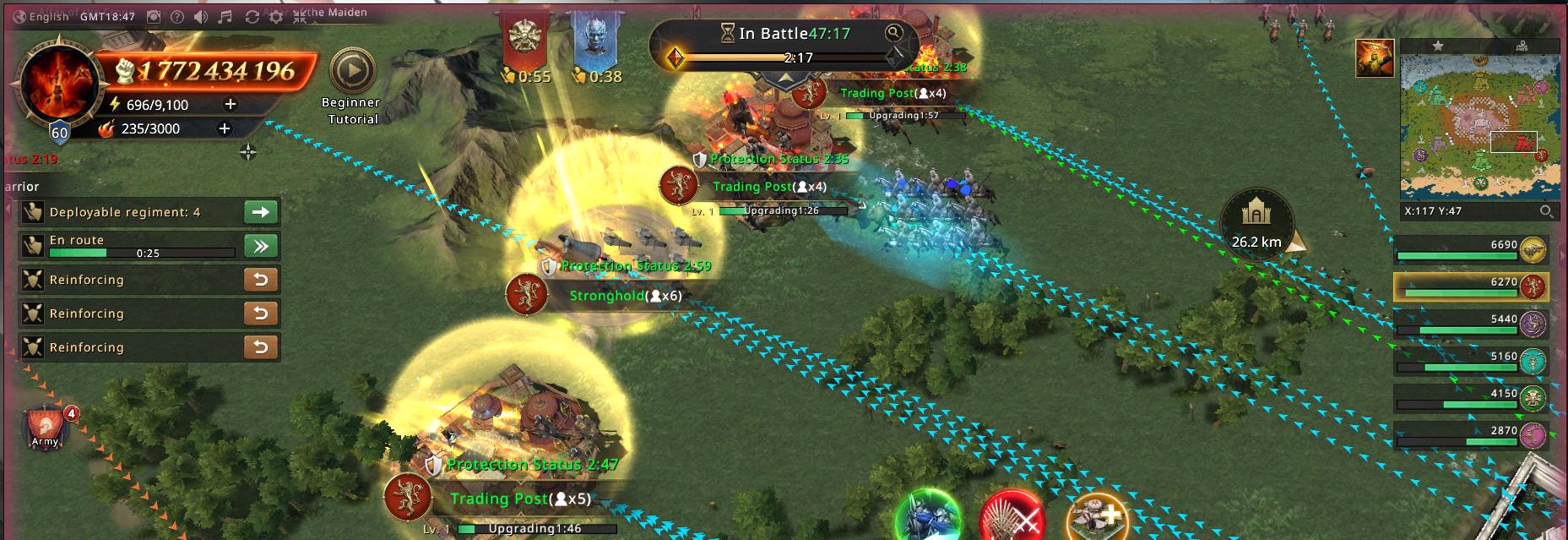This screenshot has height=540, width=1568.
Task: Click the deployable regiment arrow button
Action: (261, 212)
